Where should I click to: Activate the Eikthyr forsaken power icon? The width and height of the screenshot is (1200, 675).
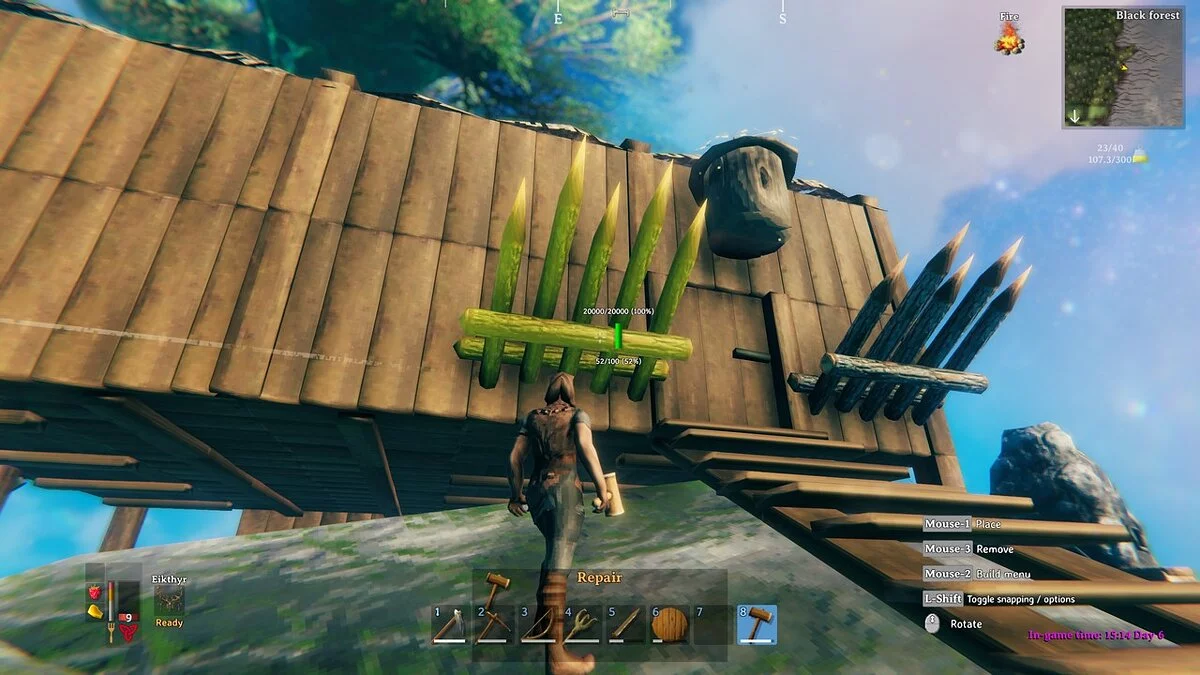pos(169,599)
